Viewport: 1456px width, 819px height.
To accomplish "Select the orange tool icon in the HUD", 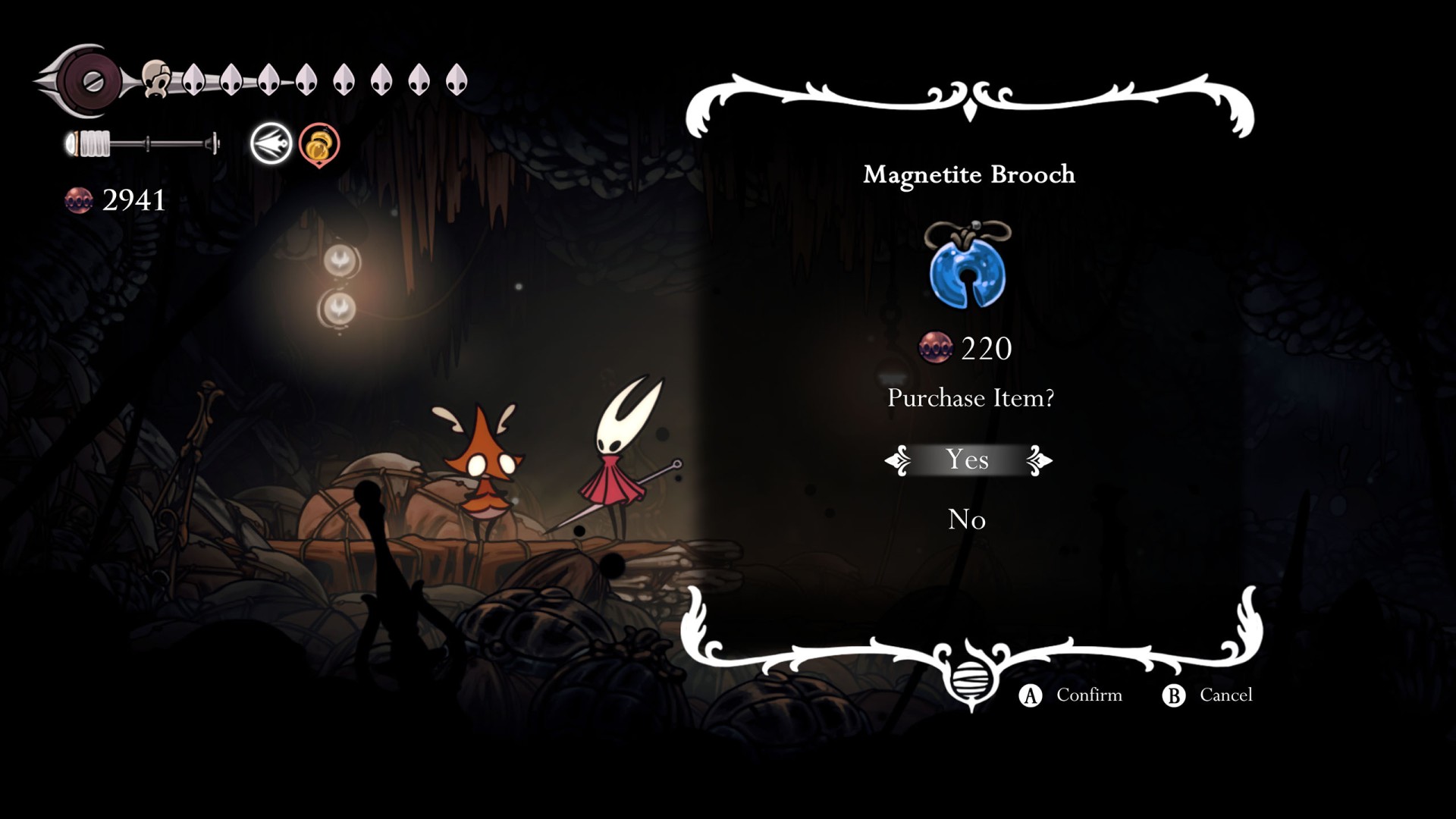I will coord(319,144).
